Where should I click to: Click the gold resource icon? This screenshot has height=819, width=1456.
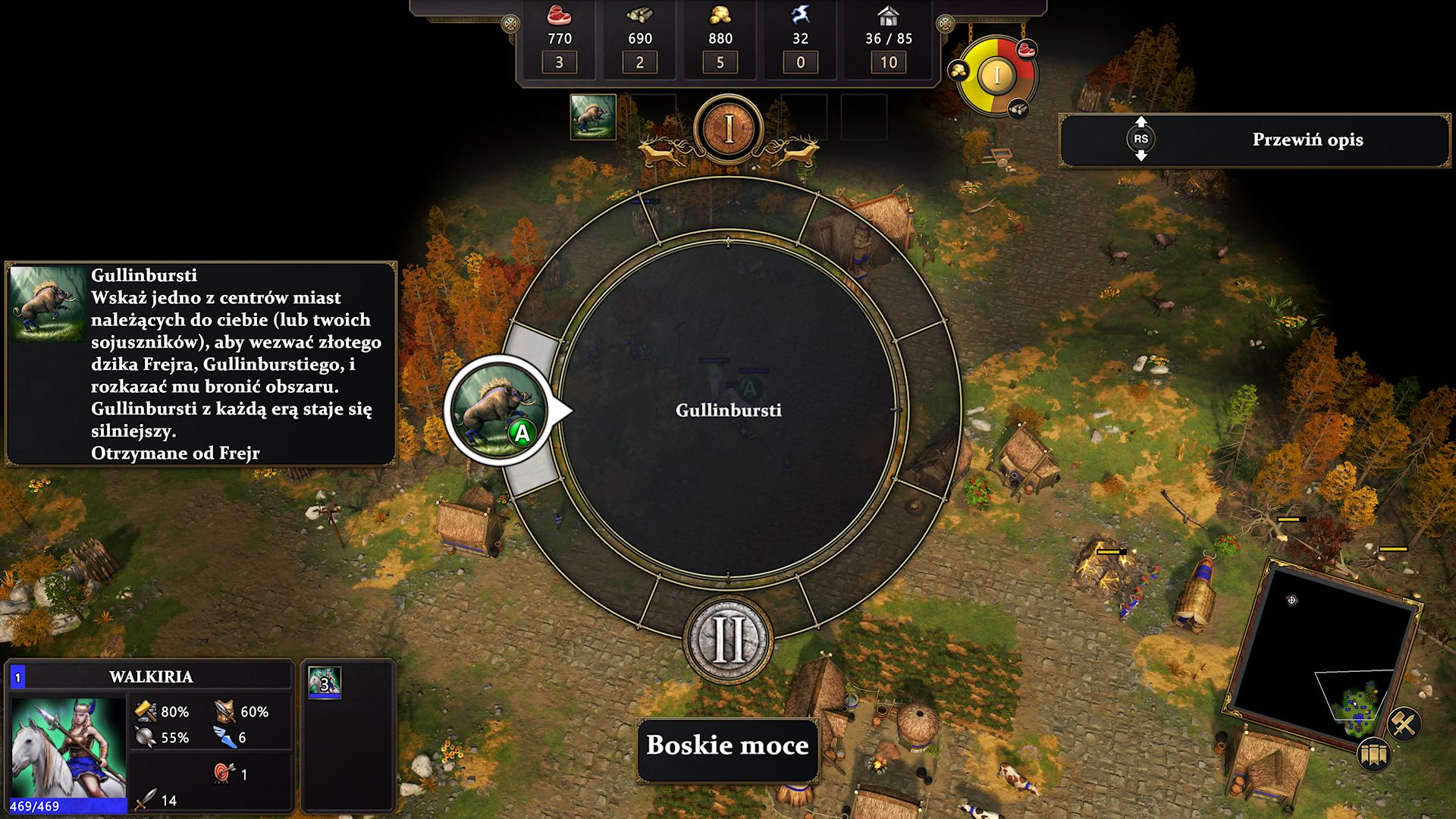(720, 15)
